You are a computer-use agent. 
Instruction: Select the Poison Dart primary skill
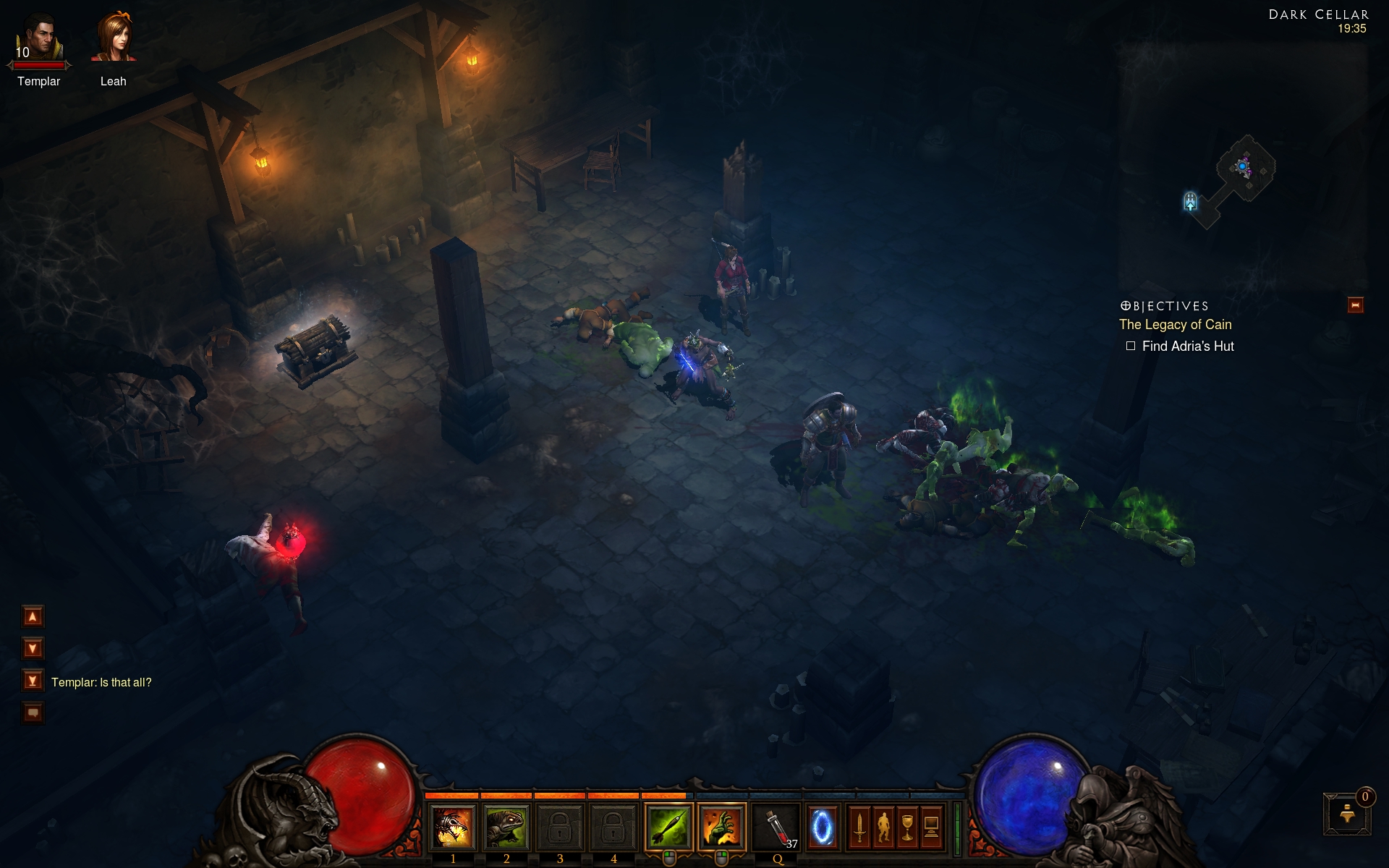668,827
